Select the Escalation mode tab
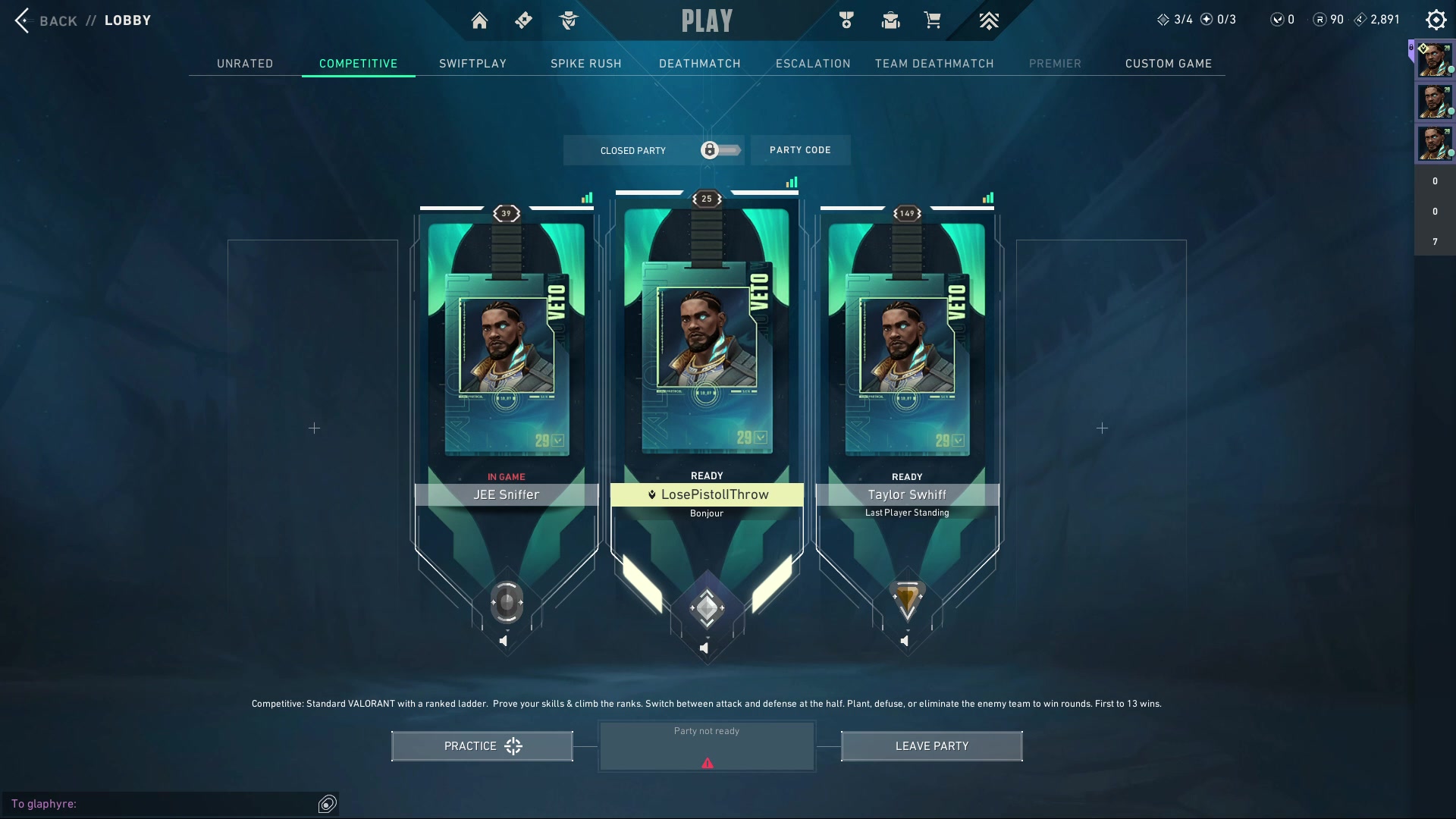The width and height of the screenshot is (1456, 819). pyautogui.click(x=813, y=64)
